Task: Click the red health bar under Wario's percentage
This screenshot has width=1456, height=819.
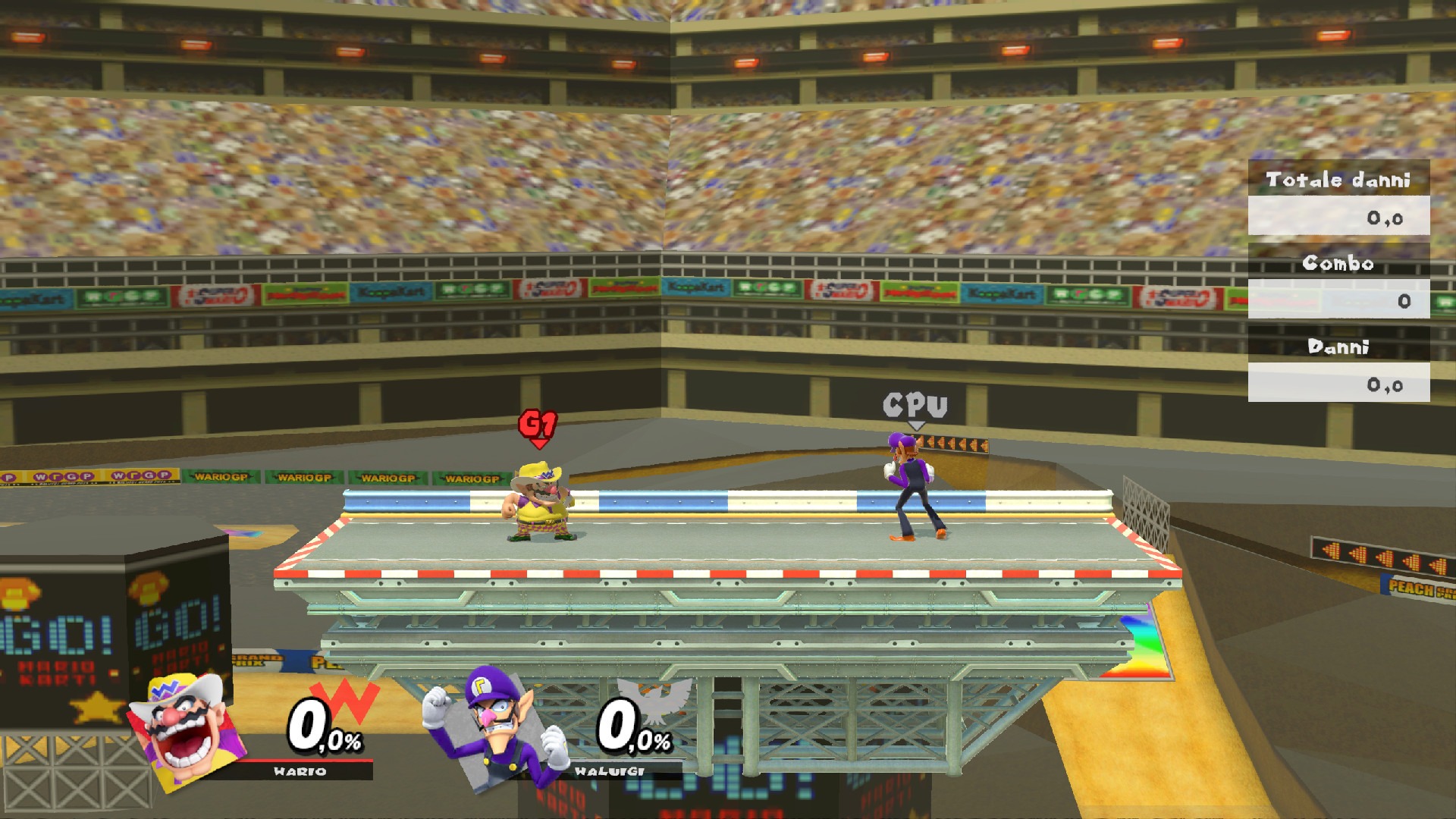Action: tap(303, 761)
